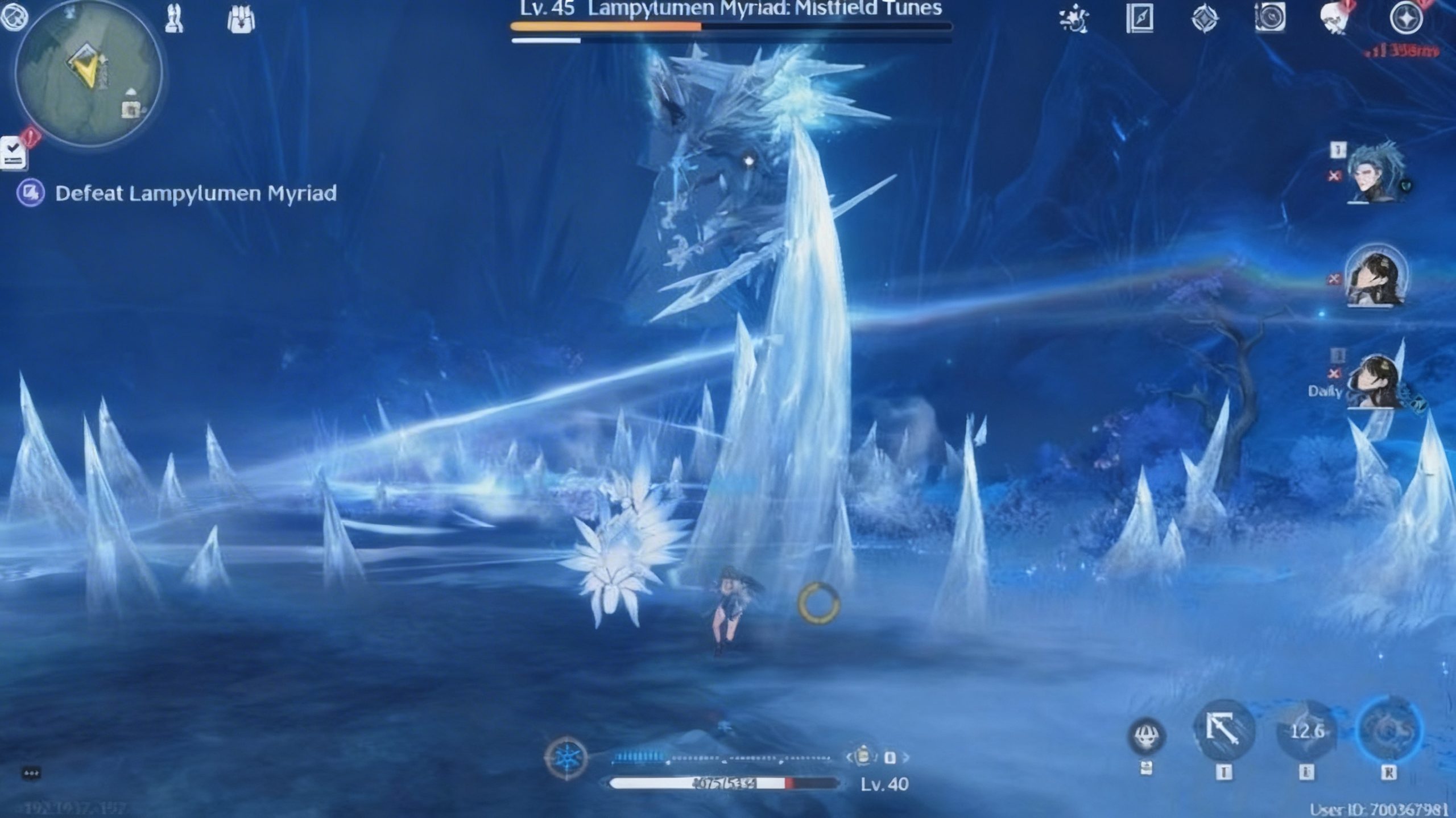Open the compass guidebook icon
1456x818 pixels.
coord(1139,19)
